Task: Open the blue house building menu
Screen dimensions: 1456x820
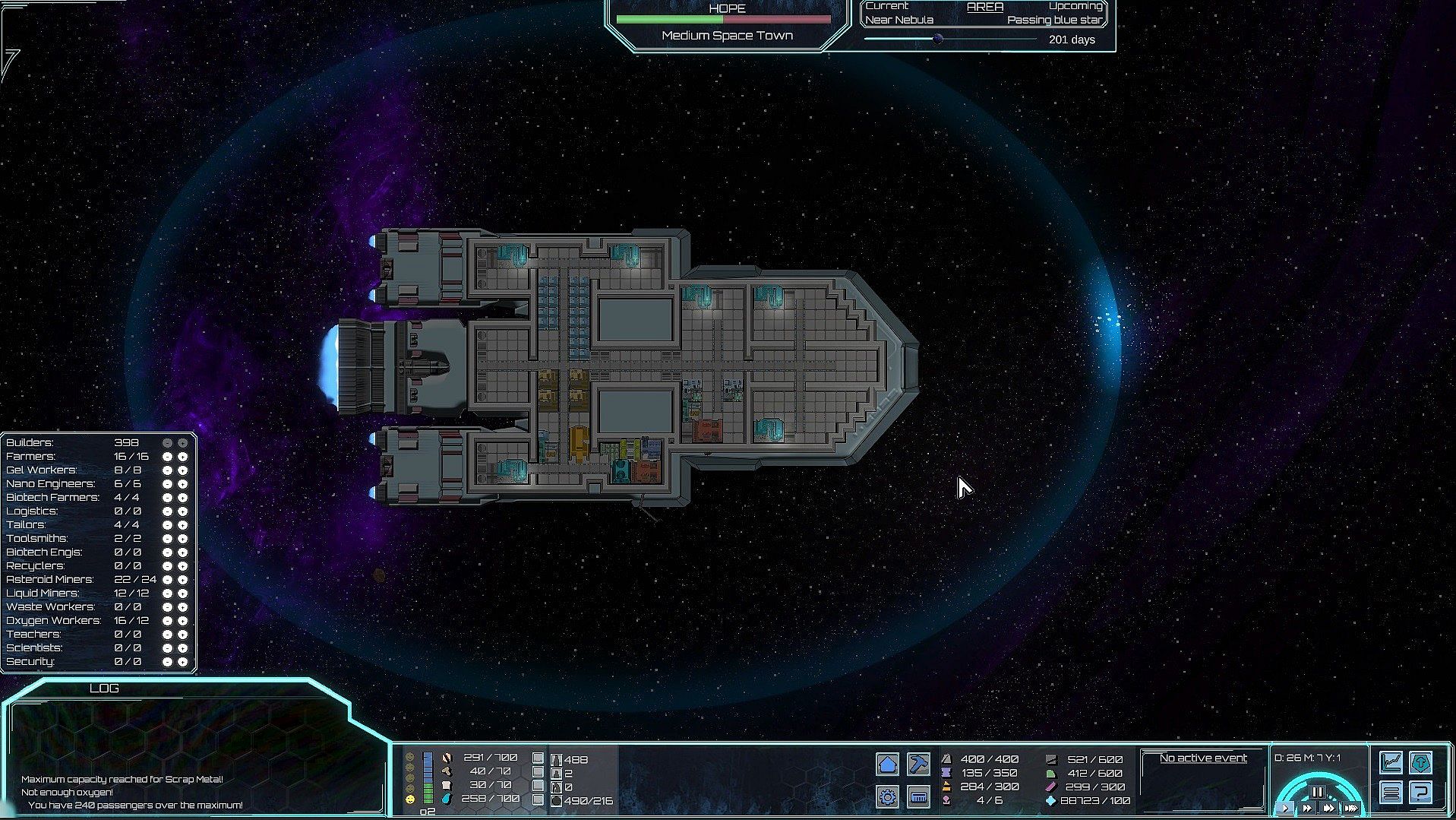Action: click(x=887, y=764)
